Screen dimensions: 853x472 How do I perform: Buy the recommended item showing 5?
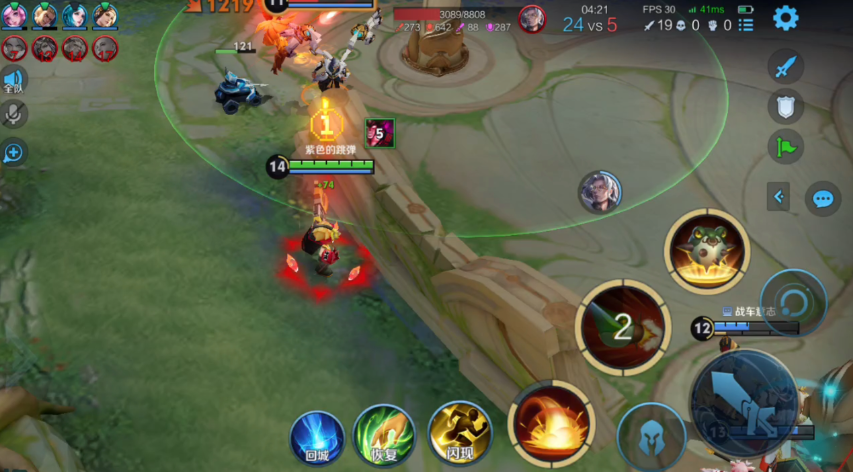point(379,132)
